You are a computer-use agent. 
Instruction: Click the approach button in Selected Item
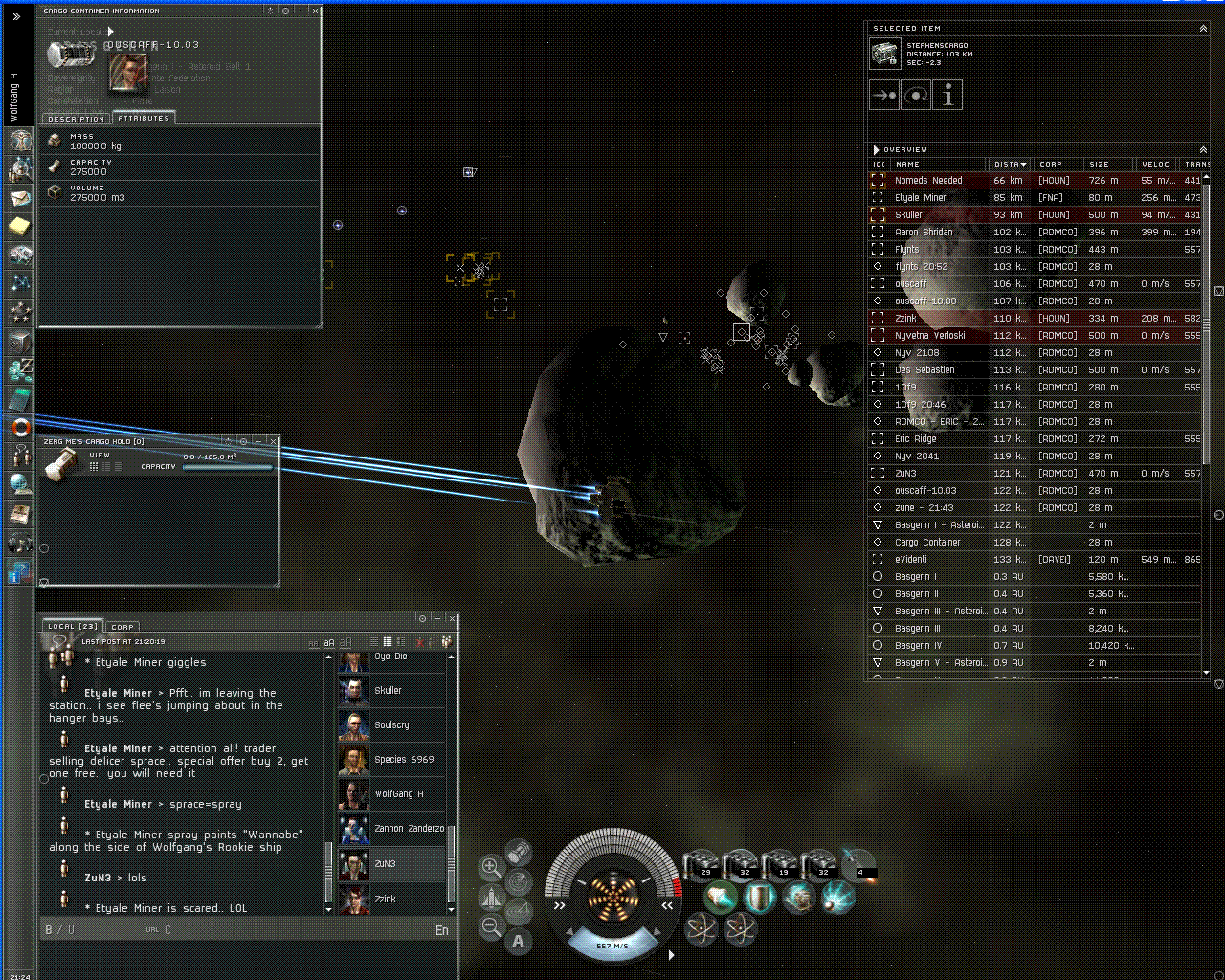883,95
